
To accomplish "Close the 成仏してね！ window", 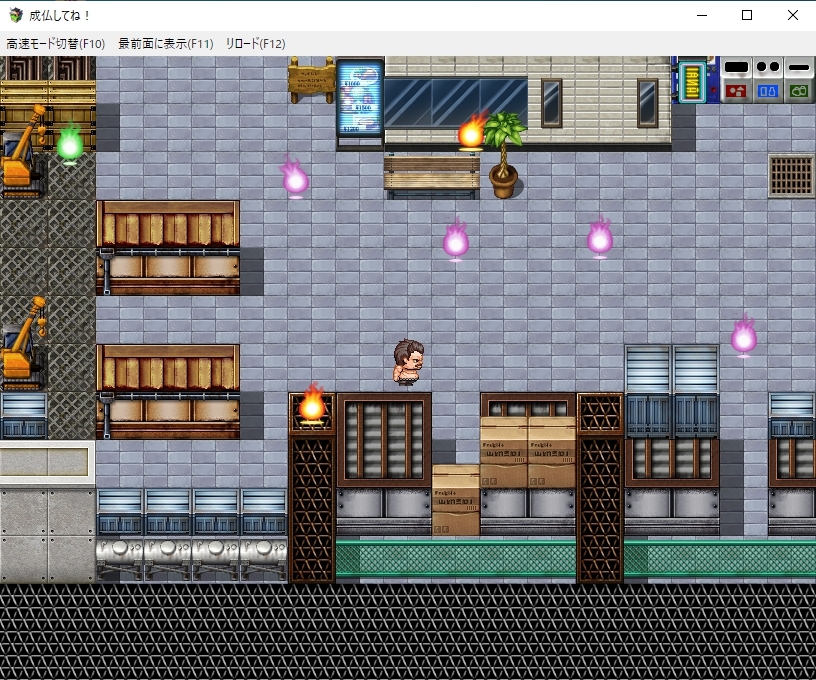I will coord(793,15).
